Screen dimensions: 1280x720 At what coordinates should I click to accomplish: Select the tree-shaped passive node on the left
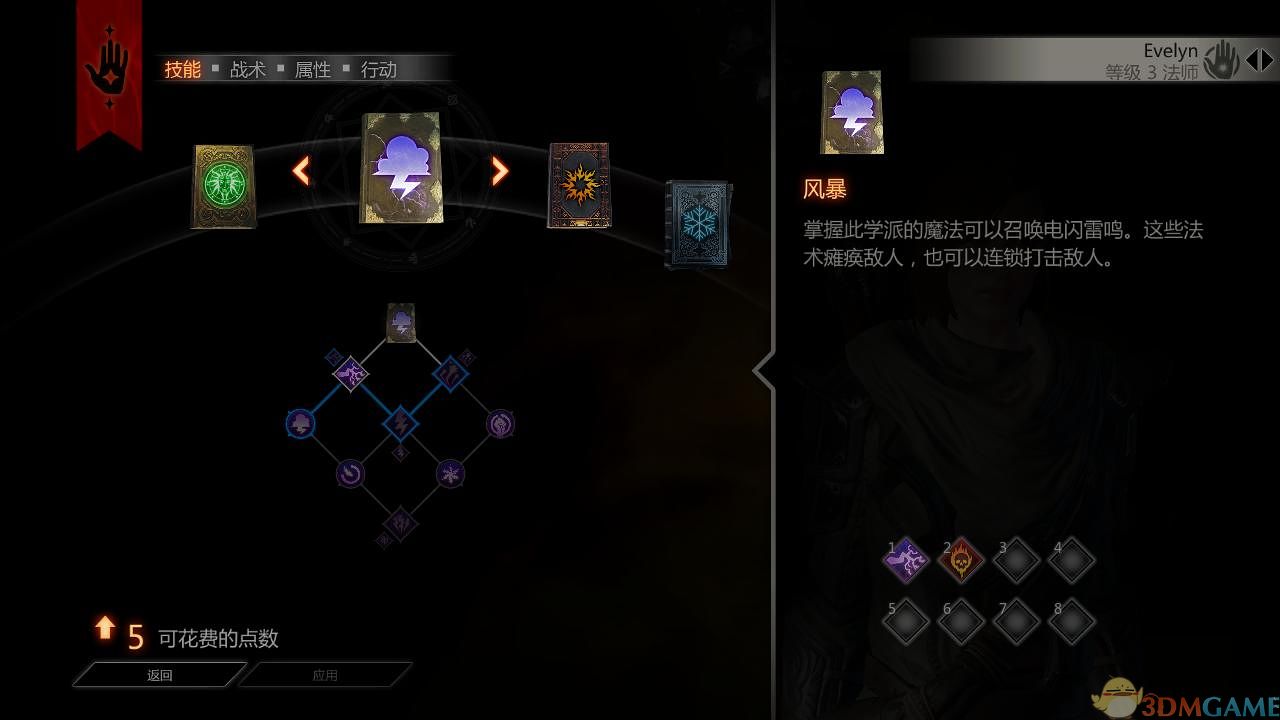click(x=300, y=422)
